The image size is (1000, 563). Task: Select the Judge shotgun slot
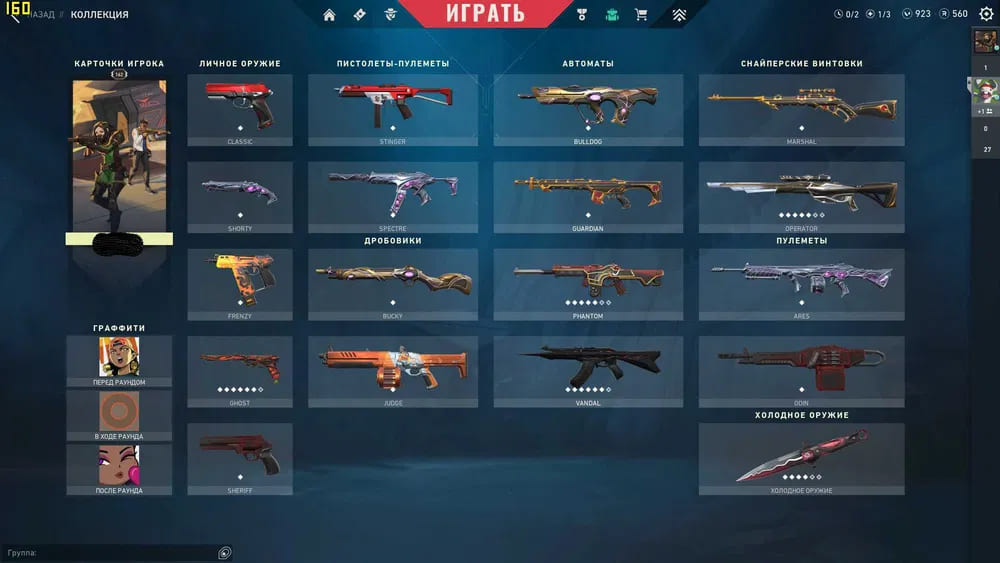click(392, 370)
